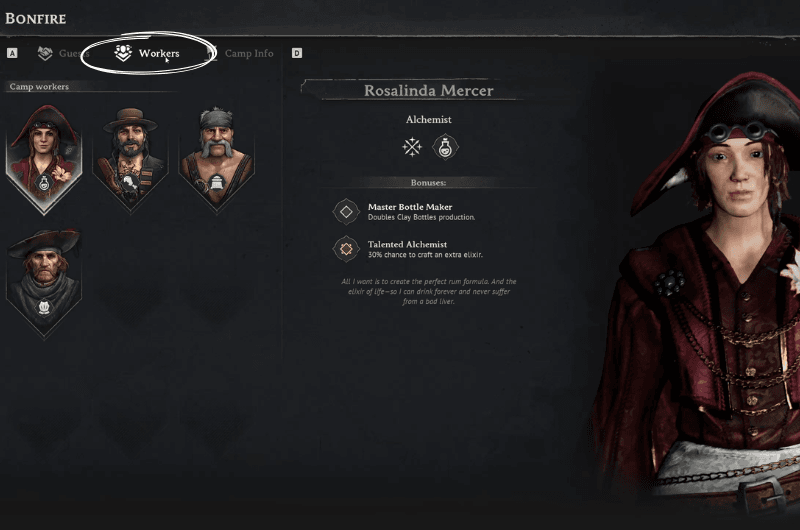Select Rosalinda Mercer's red-hat worker portrait
This screenshot has width=800, height=530.
pyautogui.click(x=44, y=154)
